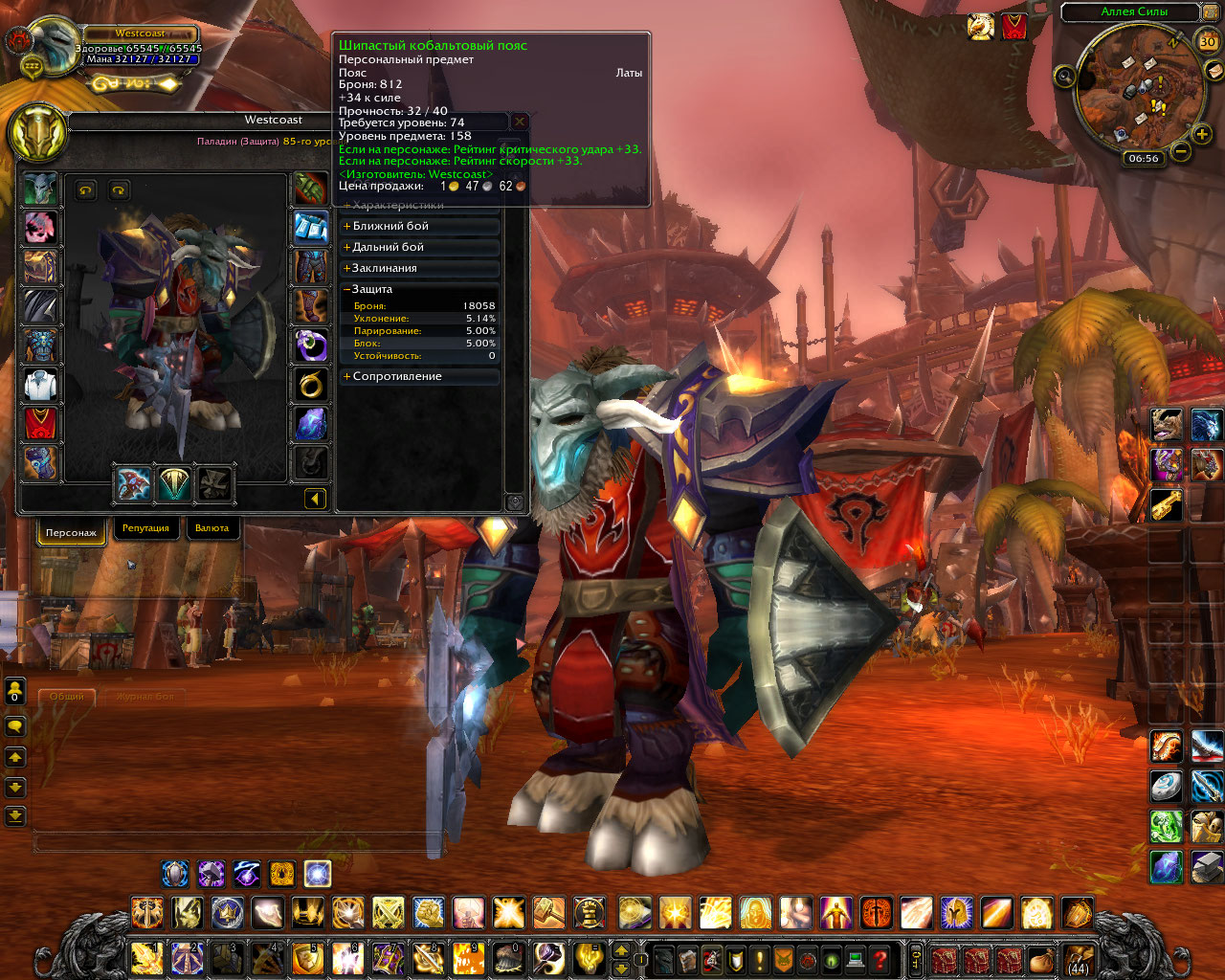The width and height of the screenshot is (1225, 980).
Task: Zoom in the minimap
Action: (x=1202, y=134)
